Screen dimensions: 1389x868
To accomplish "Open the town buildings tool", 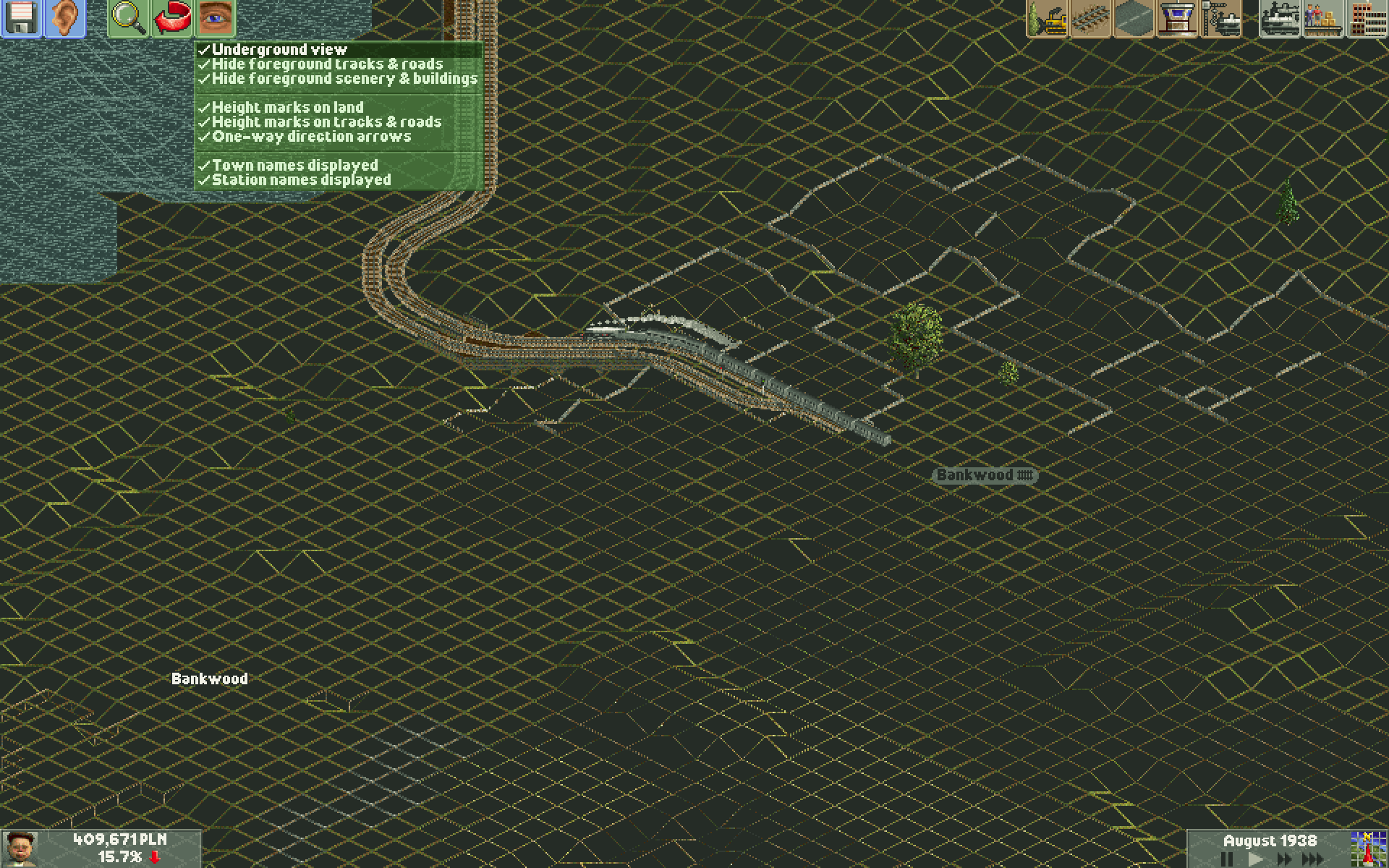I will [1366, 18].
